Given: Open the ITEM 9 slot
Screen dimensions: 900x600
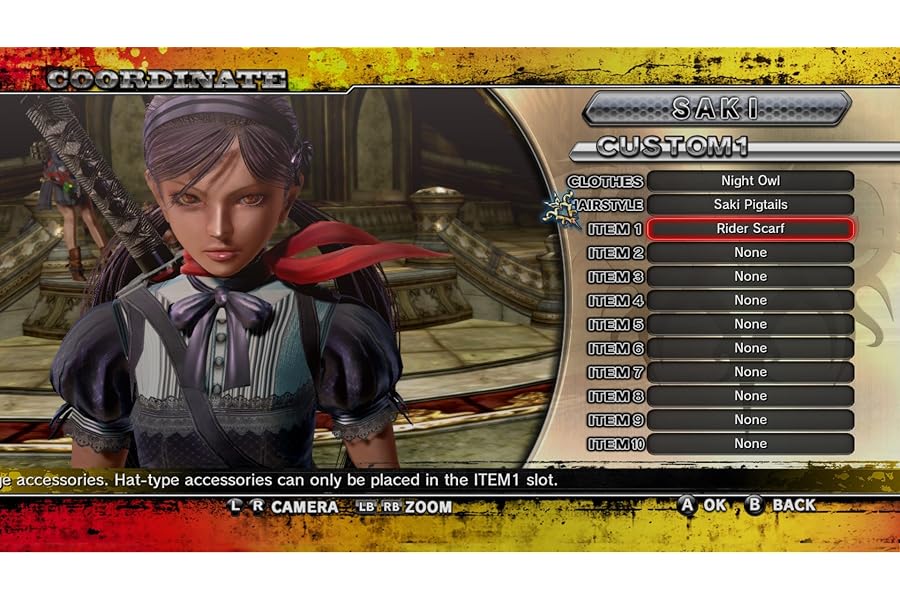Looking at the screenshot, I should click(x=750, y=420).
